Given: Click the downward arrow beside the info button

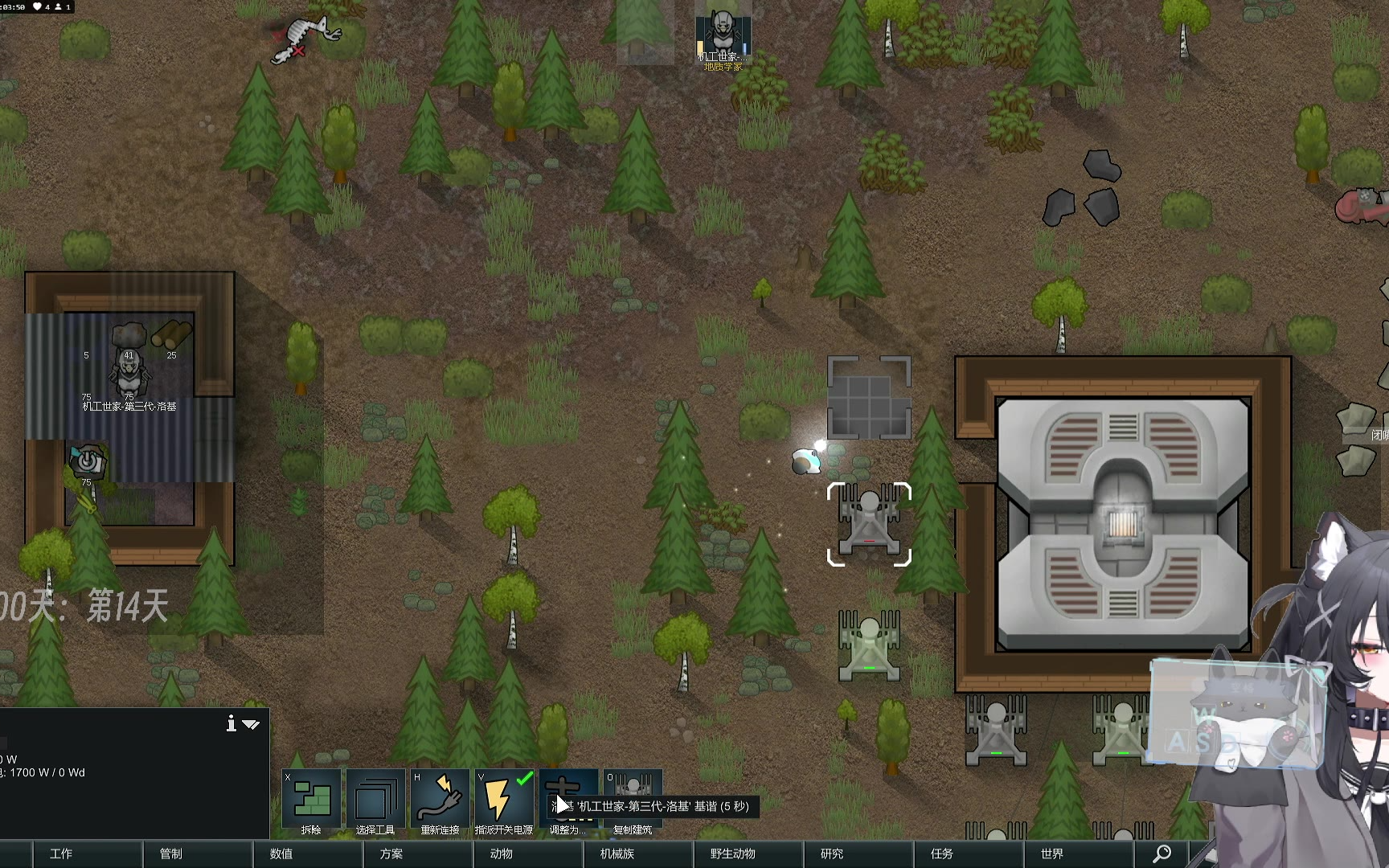Looking at the screenshot, I should tap(252, 725).
